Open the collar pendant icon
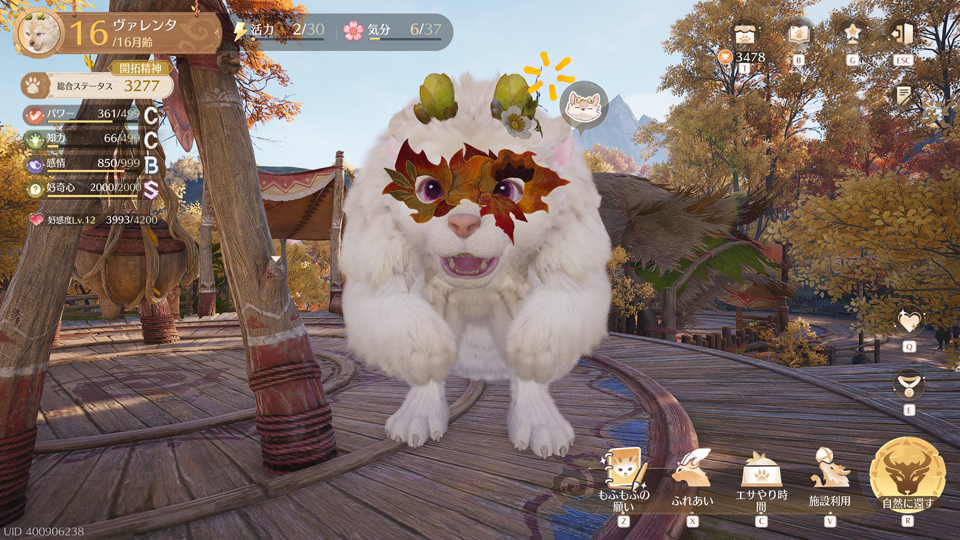Viewport: 960px width, 540px height. pos(909,383)
